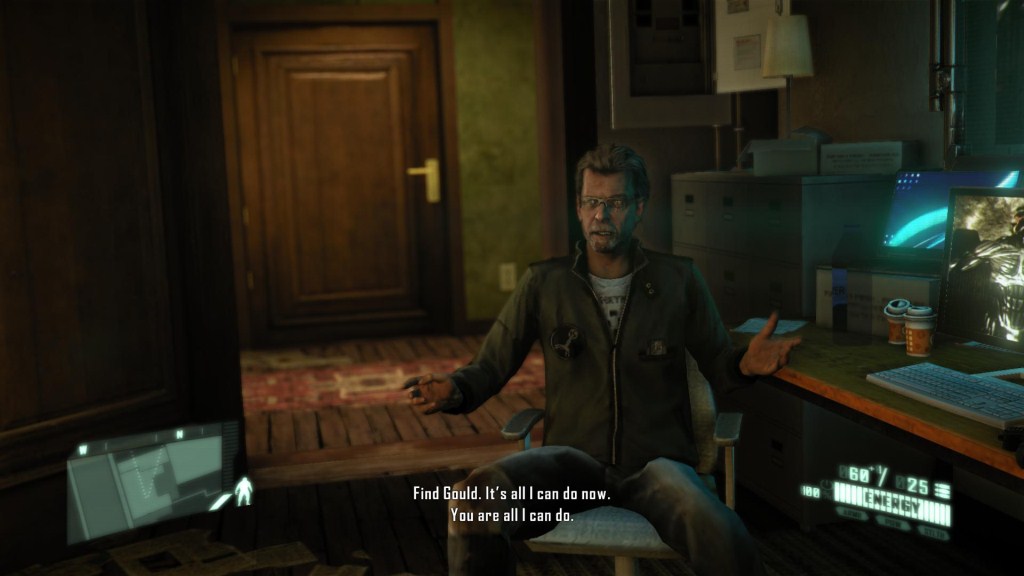Click the standing soldier stance icon
Viewport: 1024px width, 576px height.
pyautogui.click(x=243, y=490)
